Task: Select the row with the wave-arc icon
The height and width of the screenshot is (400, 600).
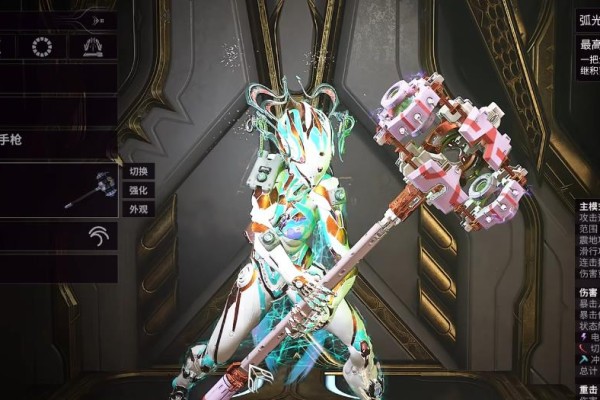Action: pyautogui.click(x=58, y=236)
